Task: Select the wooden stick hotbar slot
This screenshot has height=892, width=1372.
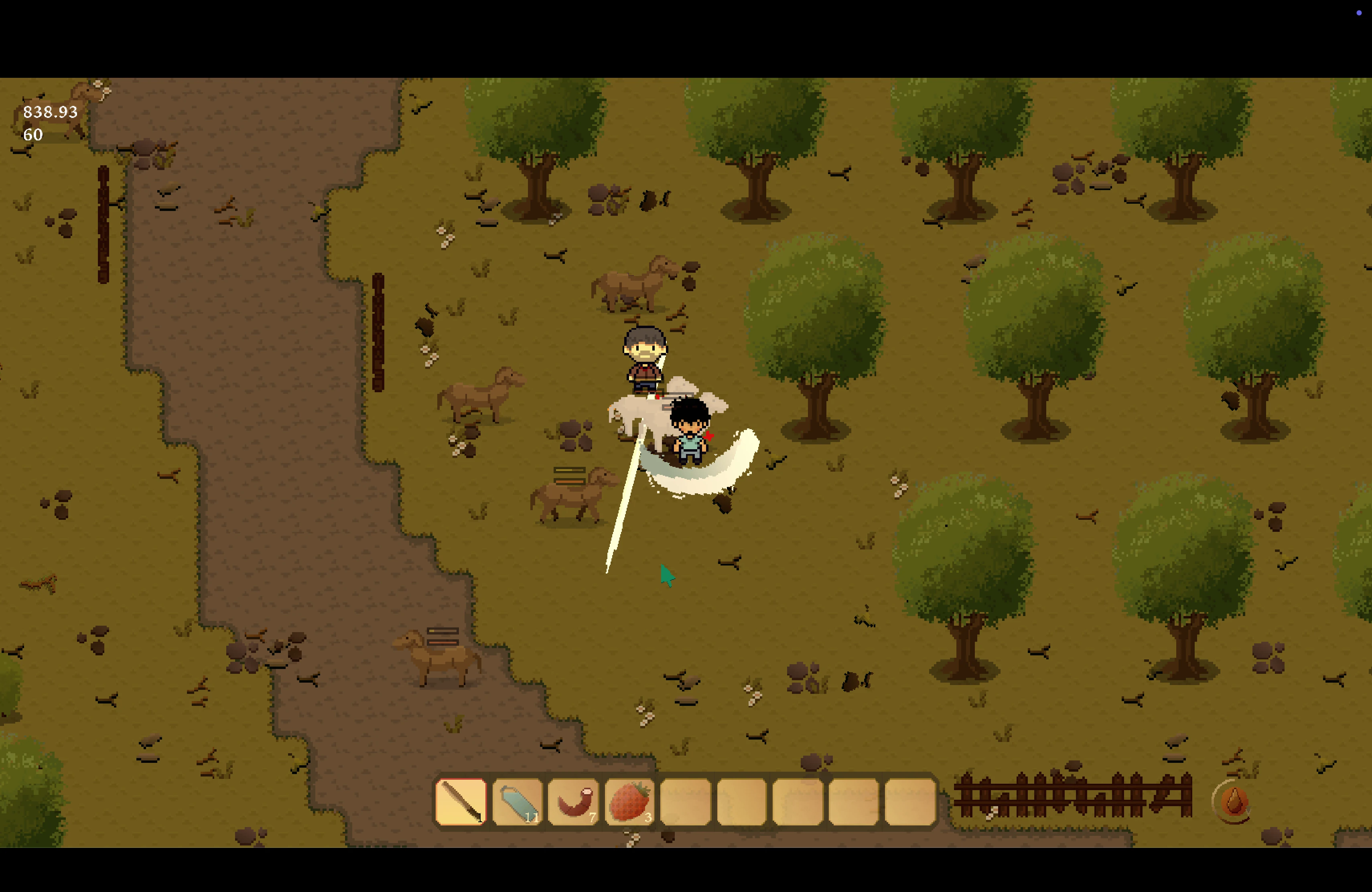Action: click(x=461, y=801)
